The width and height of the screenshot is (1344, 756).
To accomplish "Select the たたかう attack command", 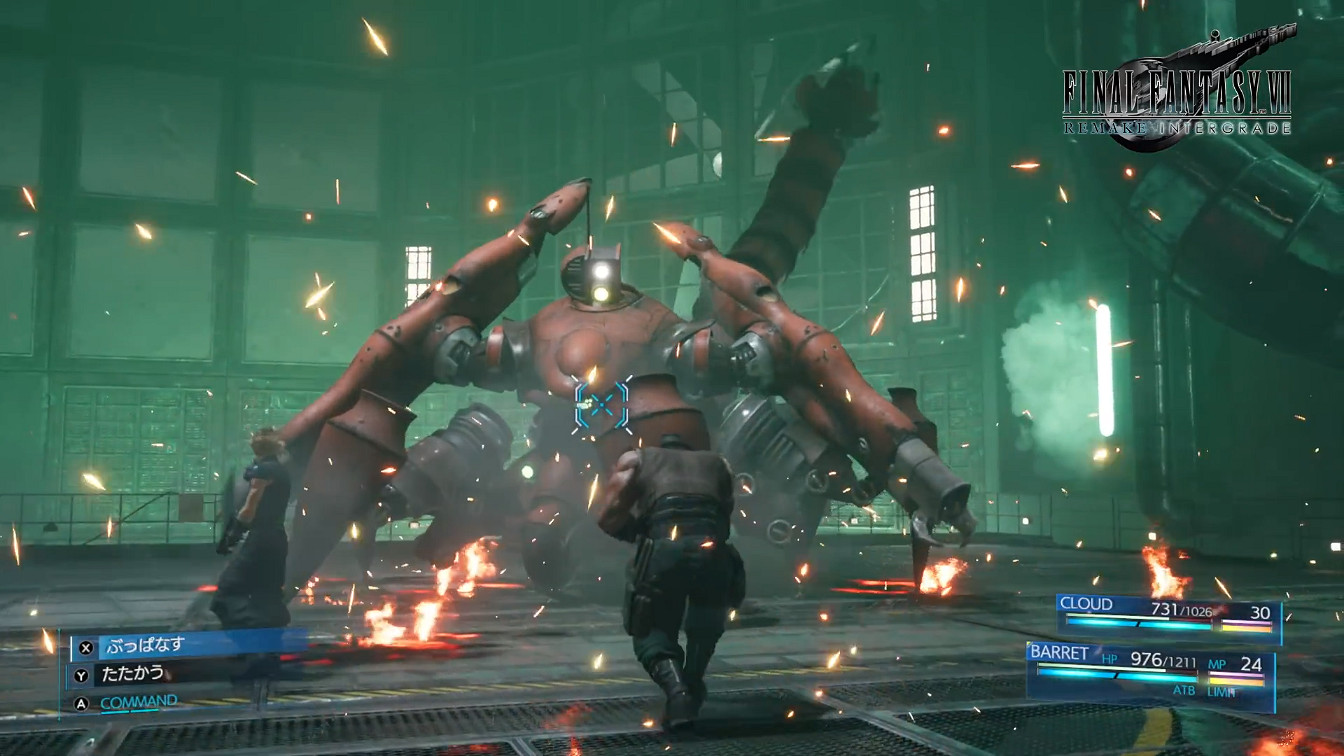I will point(131,674).
